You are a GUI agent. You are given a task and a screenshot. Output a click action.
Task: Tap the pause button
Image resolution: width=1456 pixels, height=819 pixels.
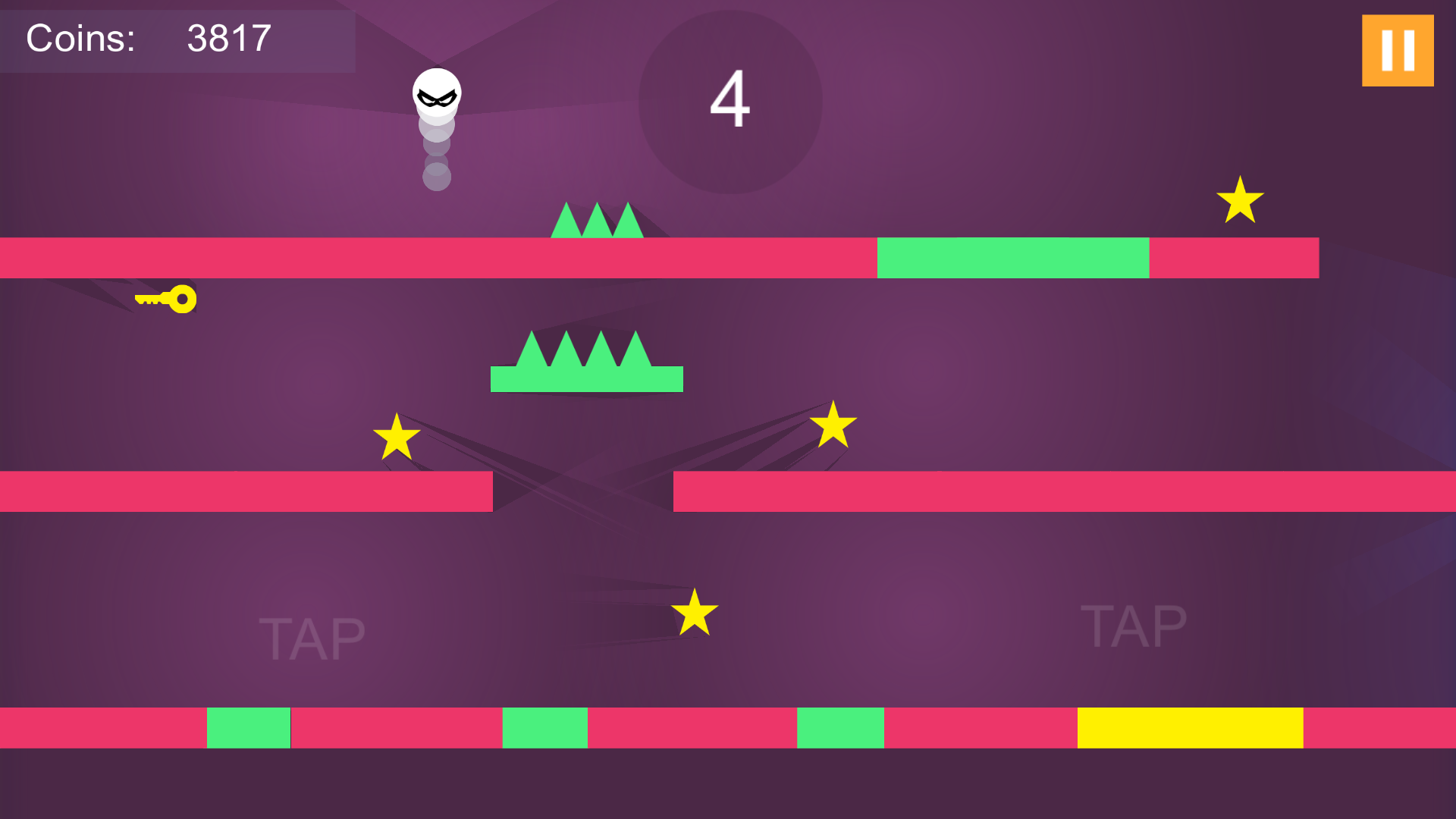point(1398,50)
